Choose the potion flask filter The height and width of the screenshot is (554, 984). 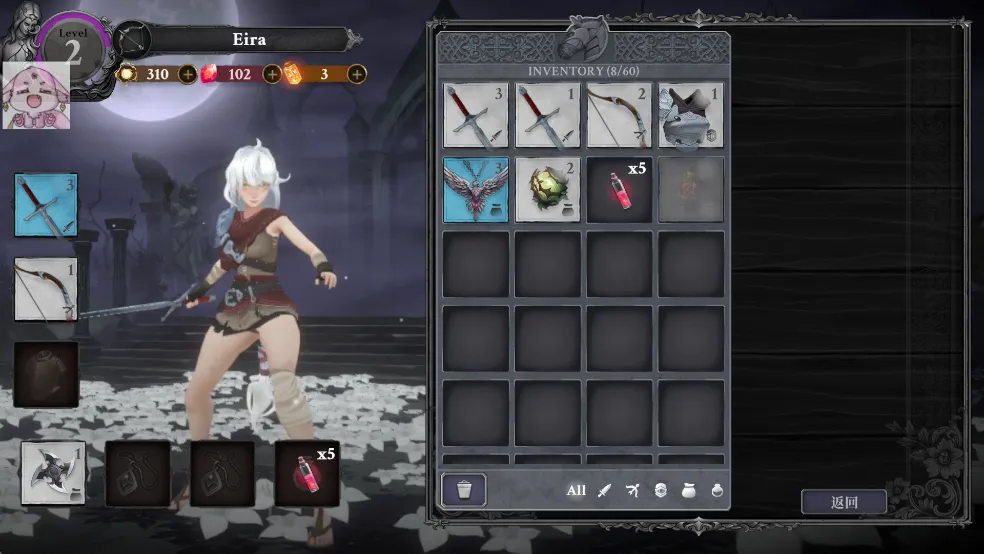pos(716,490)
